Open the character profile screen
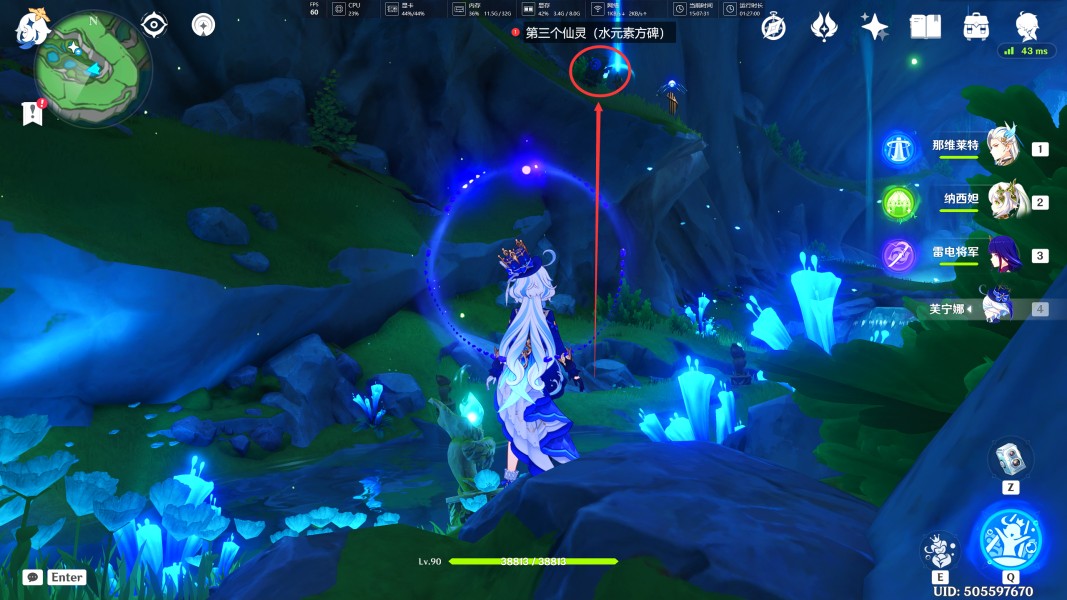Viewport: 1067px width, 600px height. click(1027, 27)
